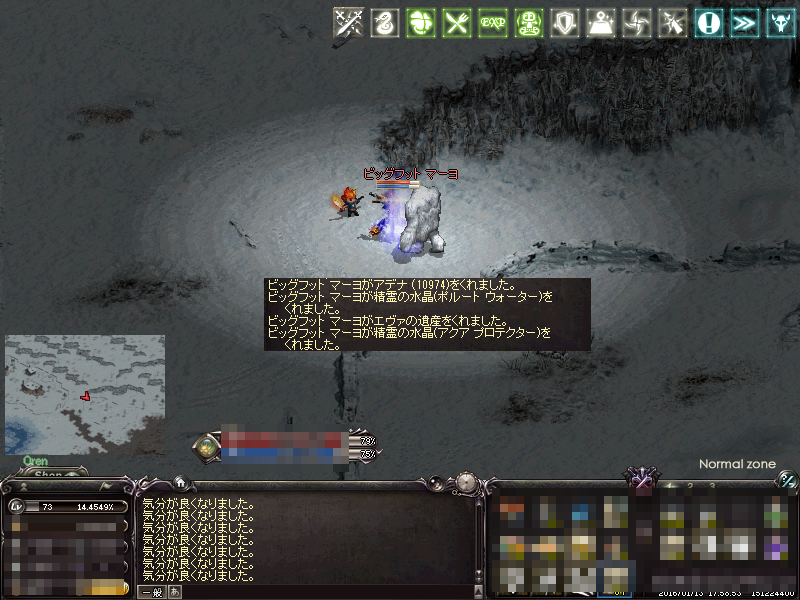800x600 pixels.
Task: Click the green four-leaf clover icon
Action: click(420, 22)
